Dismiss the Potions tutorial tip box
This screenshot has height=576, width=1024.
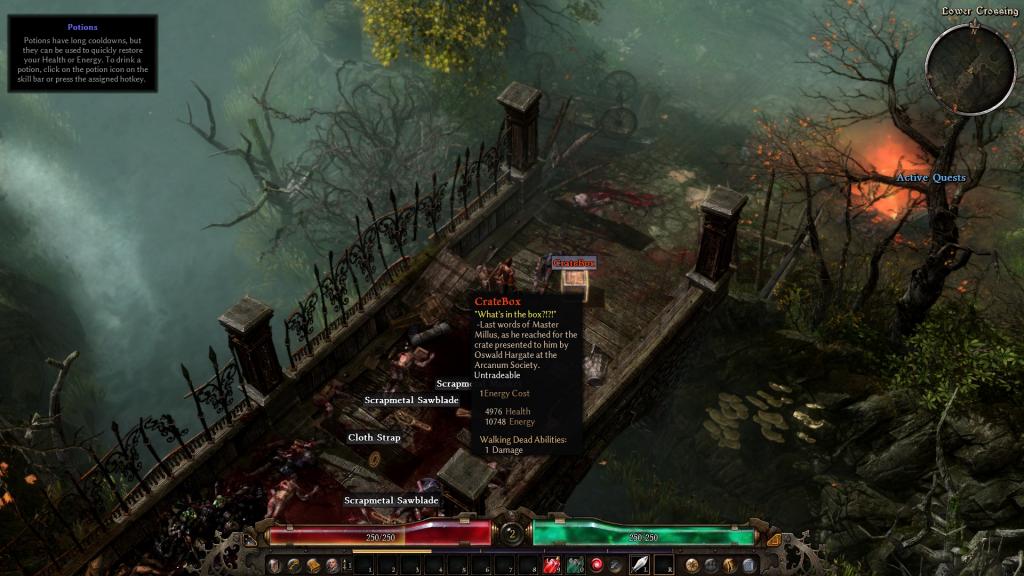(82, 53)
